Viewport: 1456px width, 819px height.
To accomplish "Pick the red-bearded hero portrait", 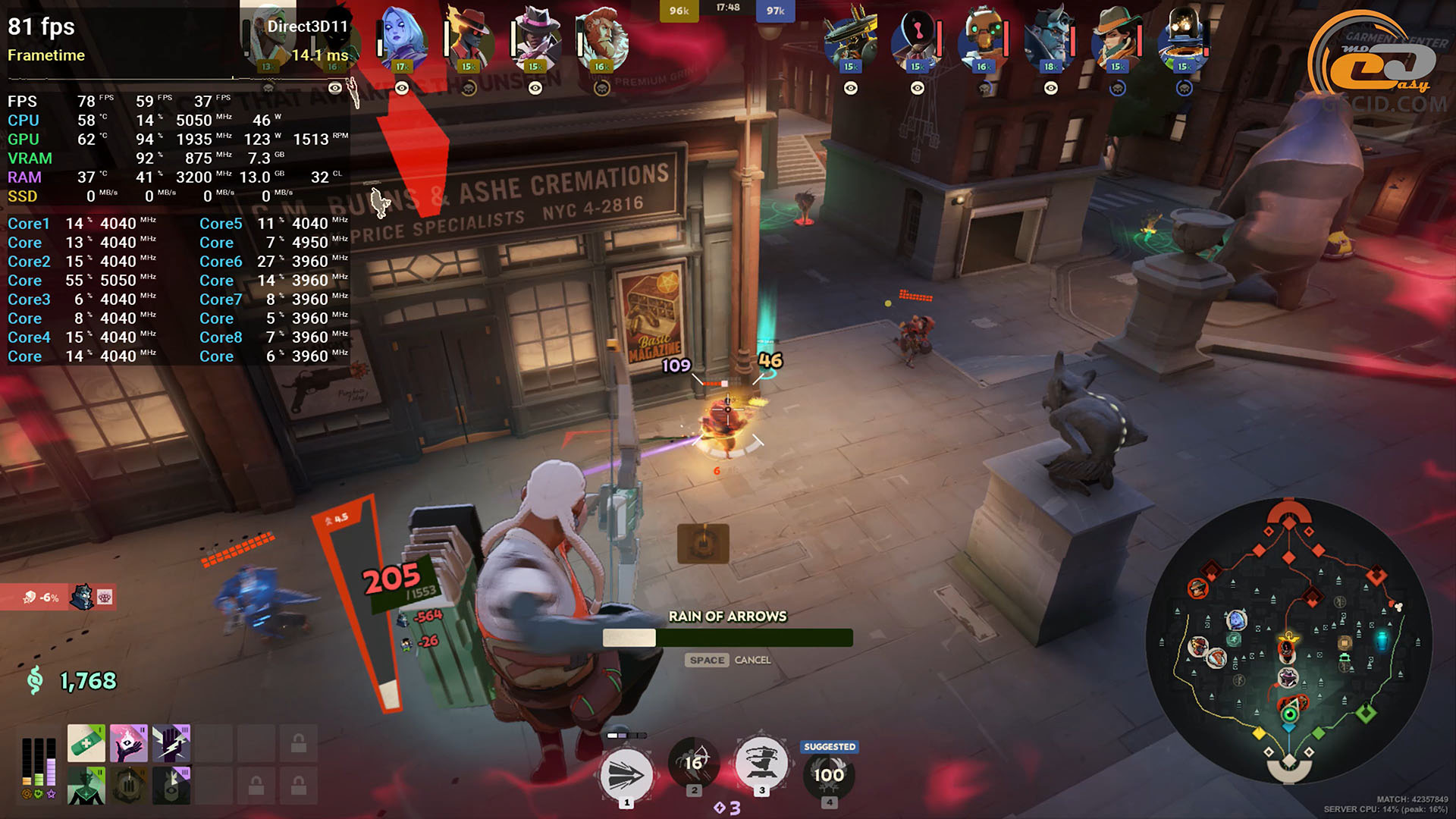I will point(602,38).
